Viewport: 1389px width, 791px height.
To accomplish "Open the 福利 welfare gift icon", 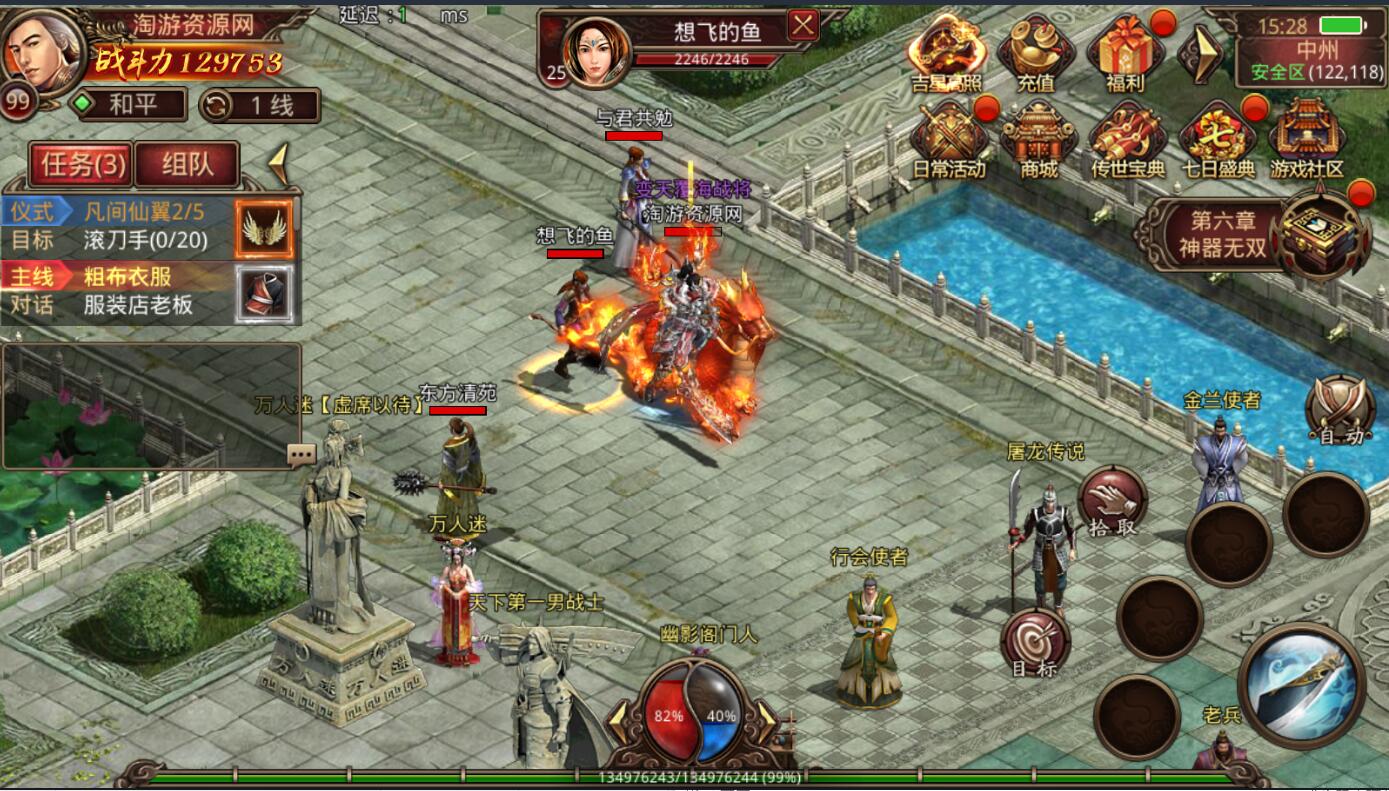I will point(1126,54).
